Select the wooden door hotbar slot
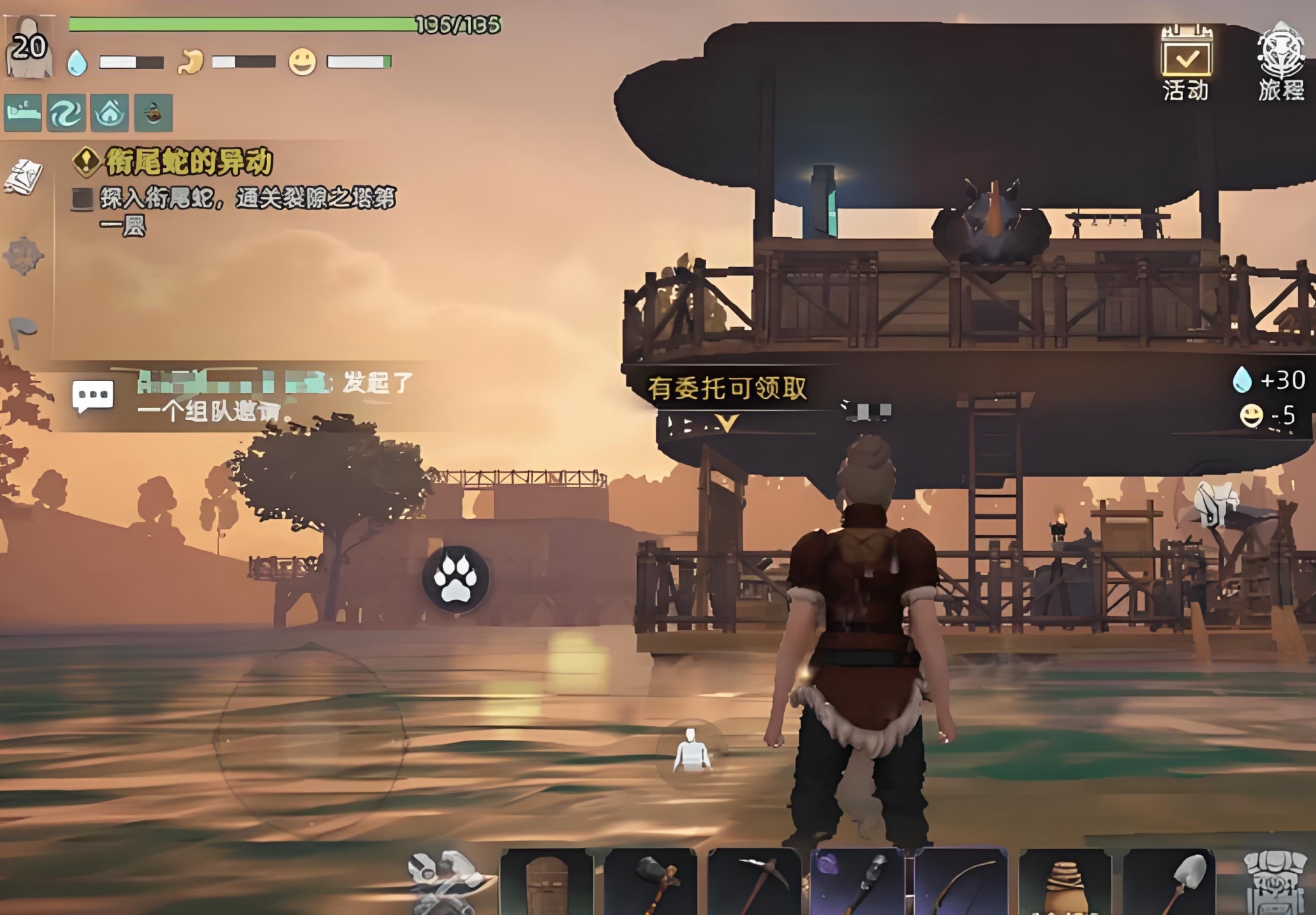 pos(547,881)
